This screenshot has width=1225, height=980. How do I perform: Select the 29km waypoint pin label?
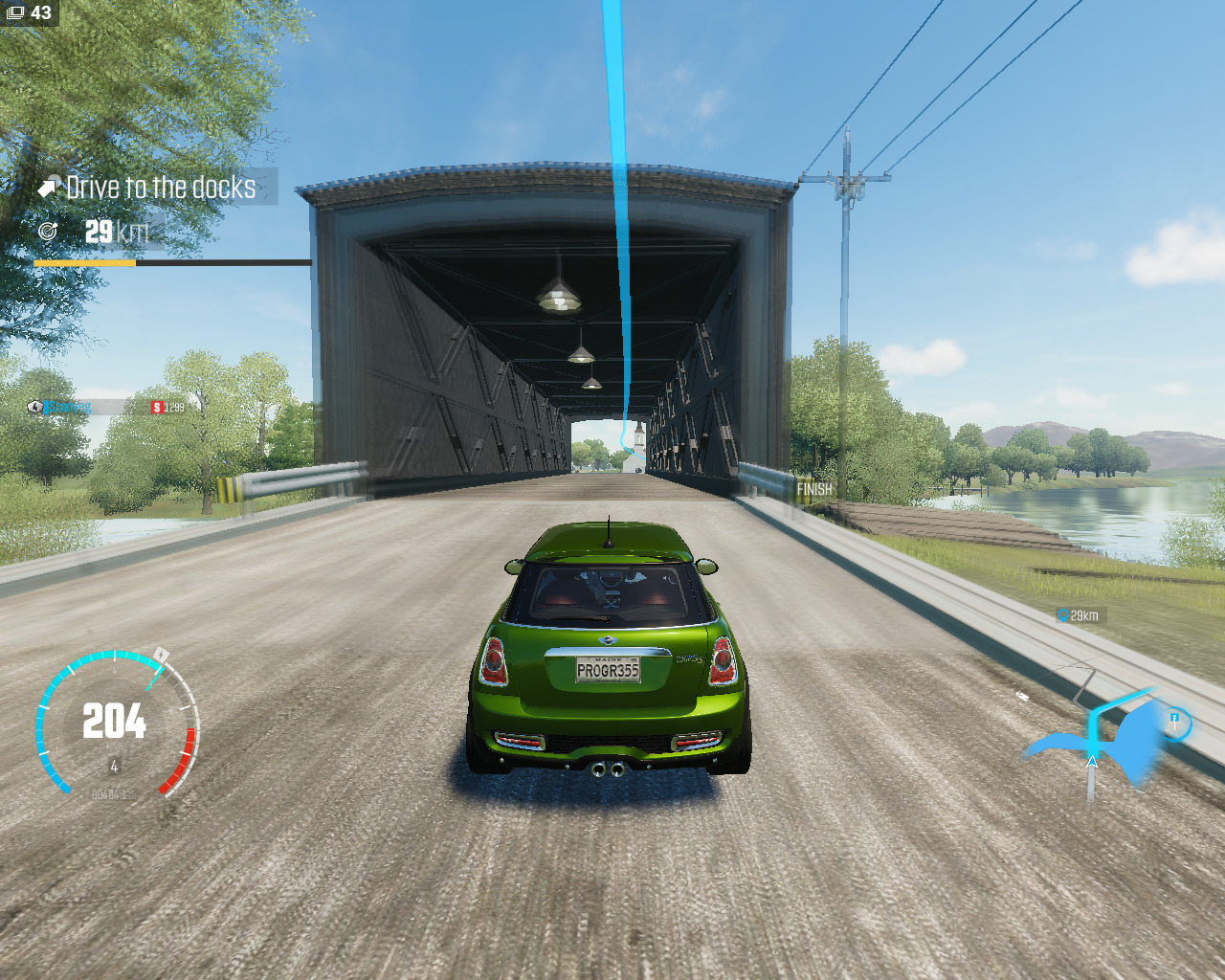tap(1080, 615)
